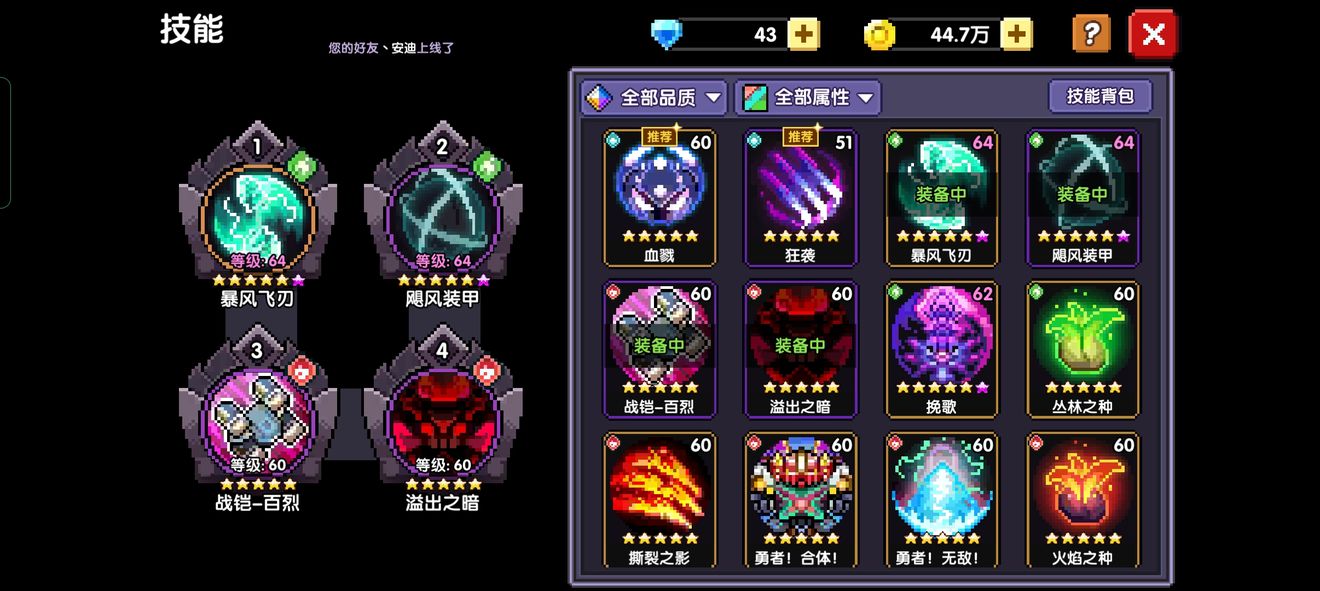Choose the 勇者！无敌！ skill card

point(942,498)
